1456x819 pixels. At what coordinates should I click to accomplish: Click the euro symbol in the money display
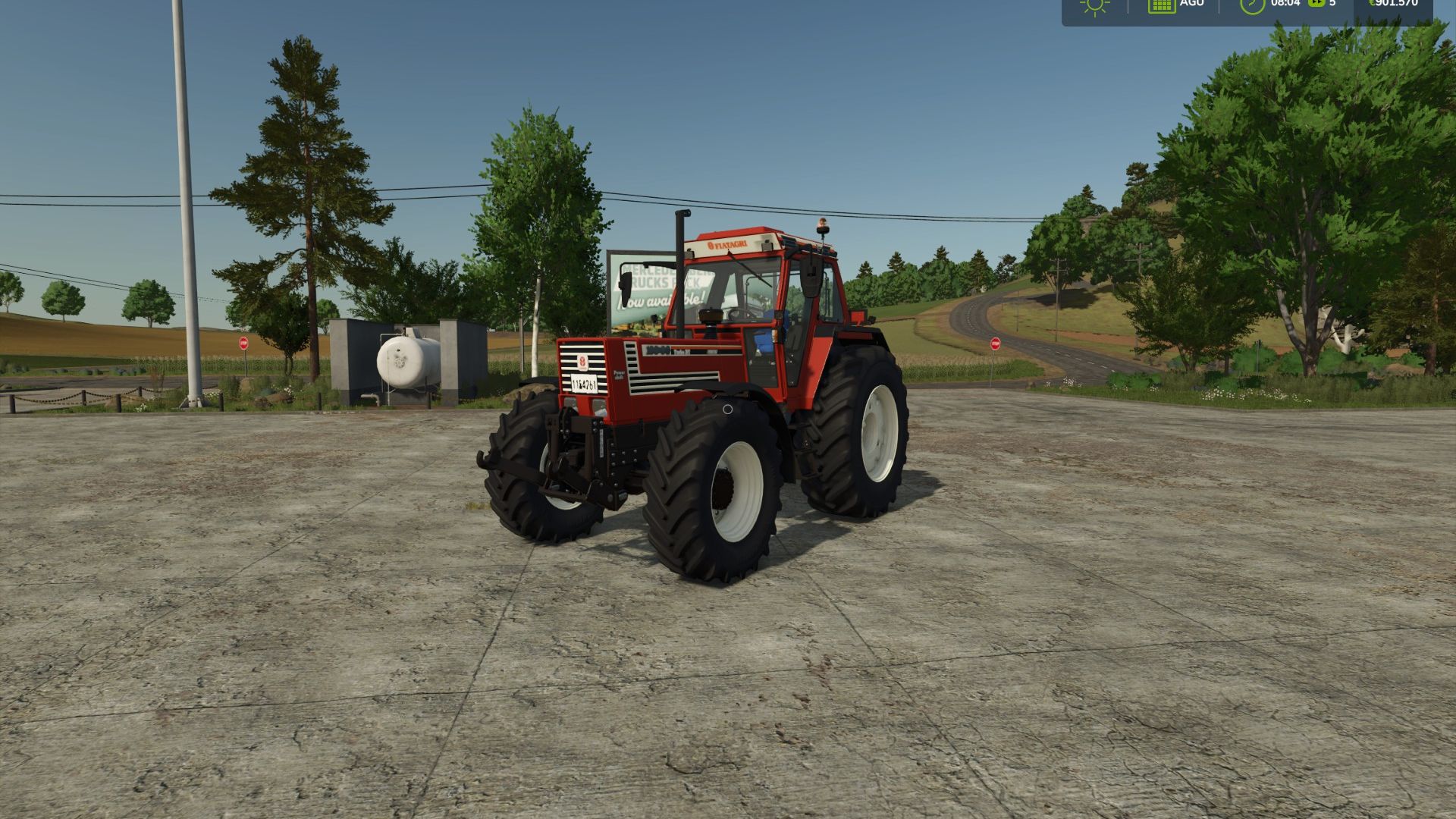(x=1373, y=5)
